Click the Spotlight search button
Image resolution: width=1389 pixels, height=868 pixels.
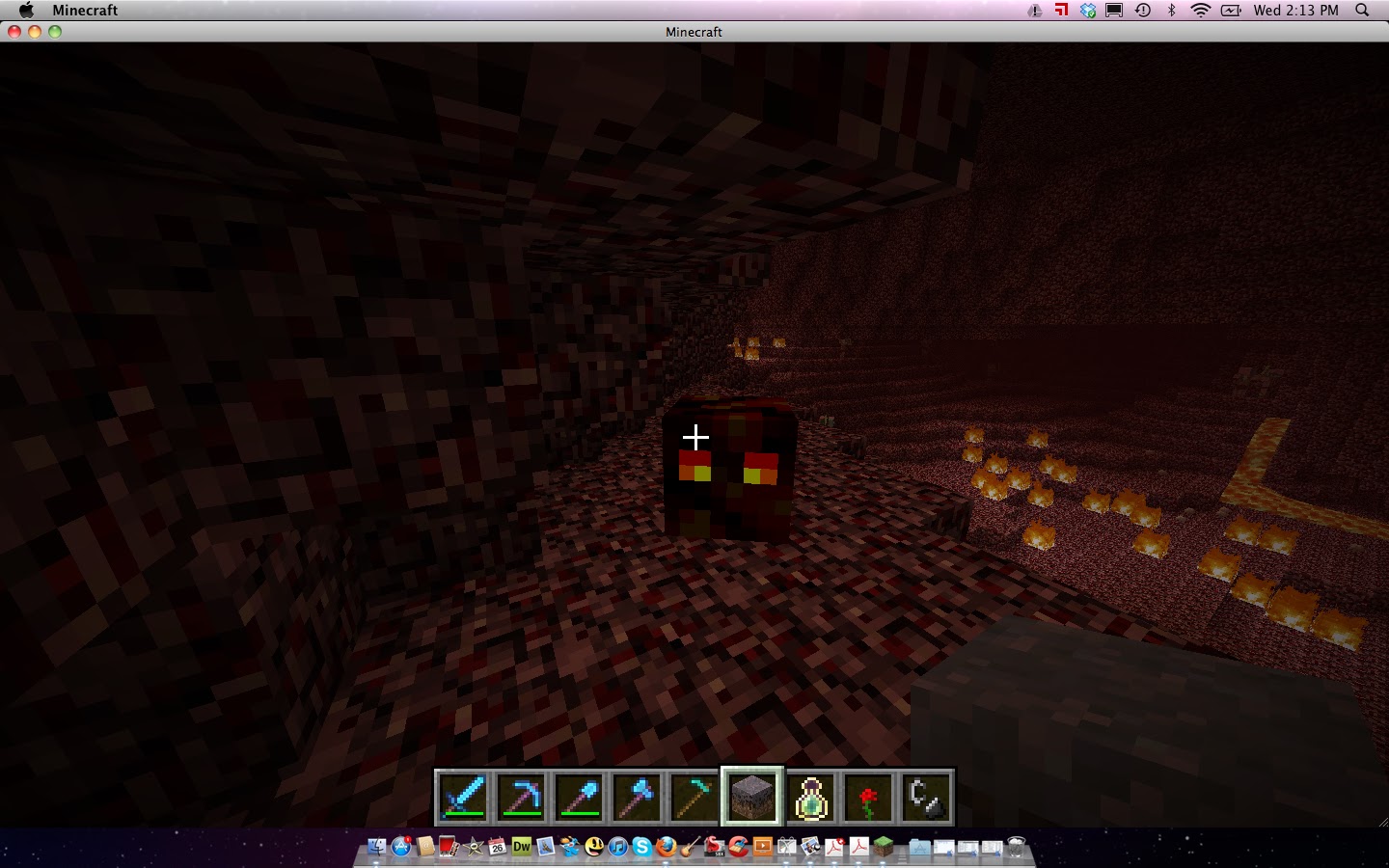[x=1361, y=11]
